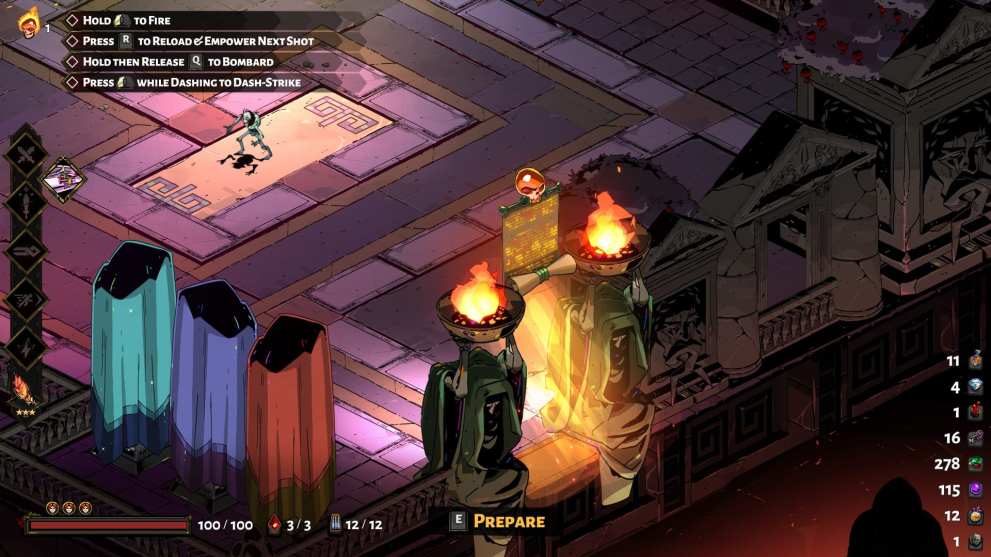
Task: Click the Death Defiance skull icons
Action: click(x=69, y=508)
